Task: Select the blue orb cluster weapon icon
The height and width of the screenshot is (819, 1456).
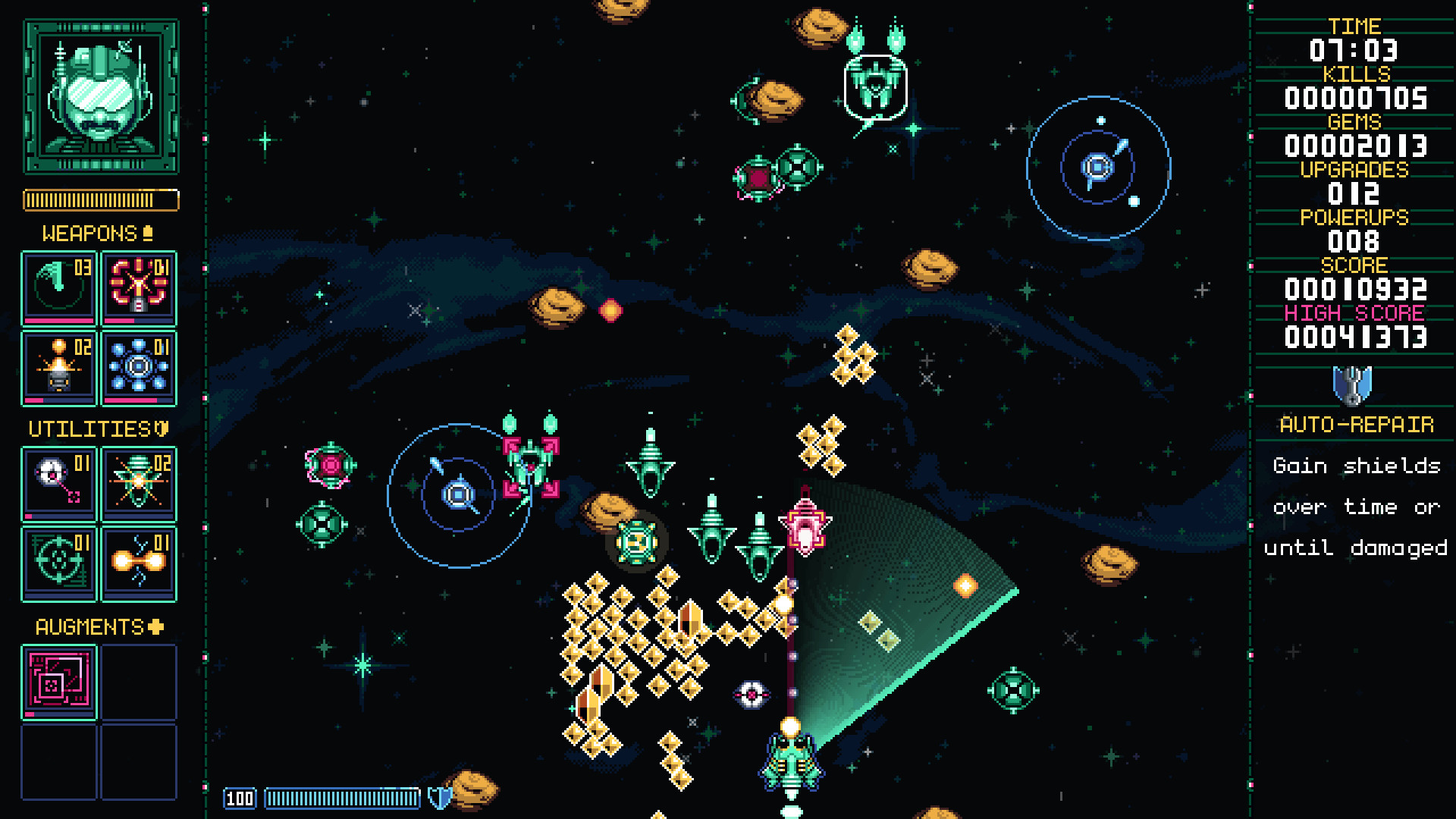Action: pyautogui.click(x=139, y=369)
